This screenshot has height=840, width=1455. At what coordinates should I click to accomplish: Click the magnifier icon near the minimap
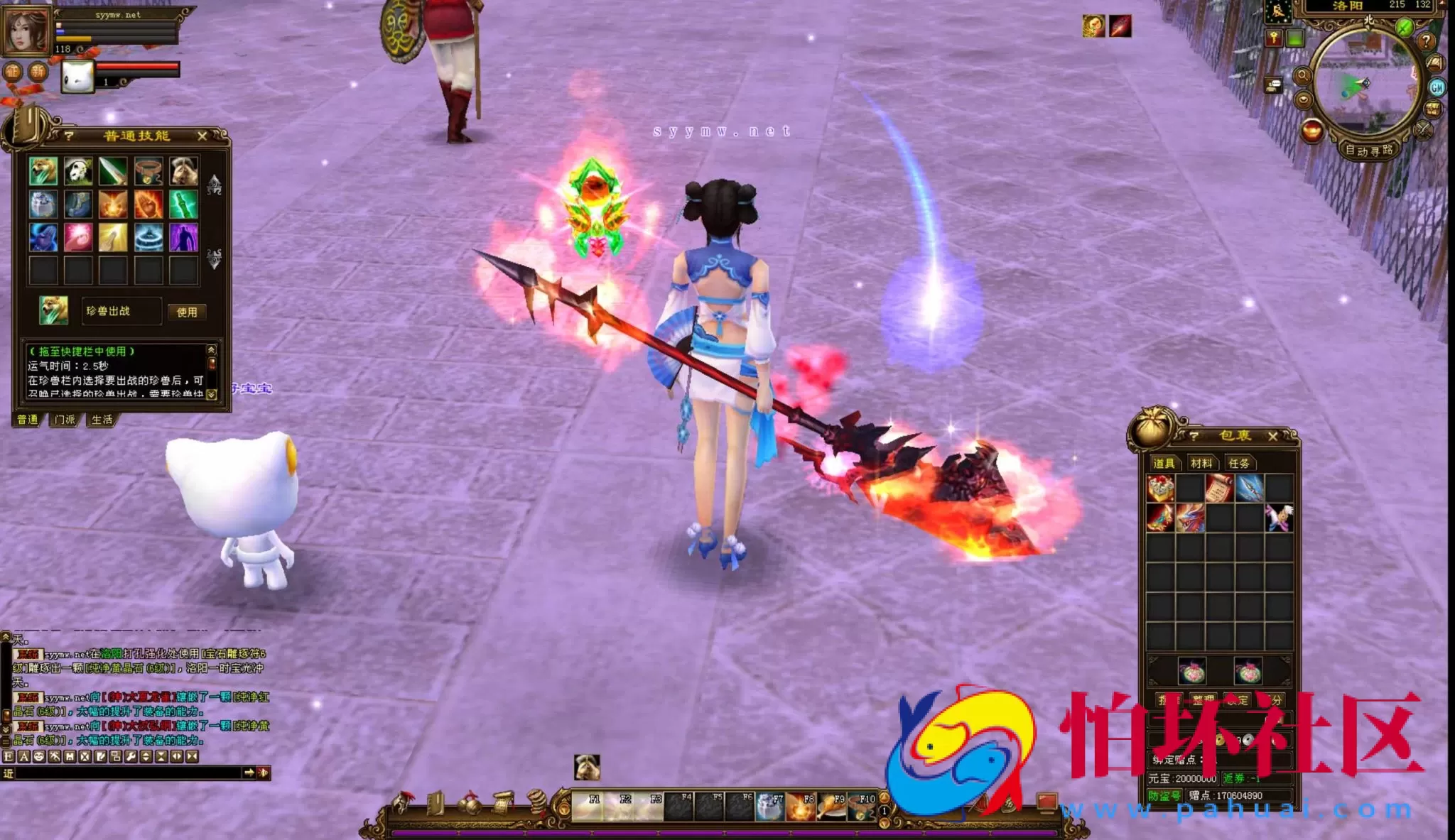click(x=1303, y=76)
